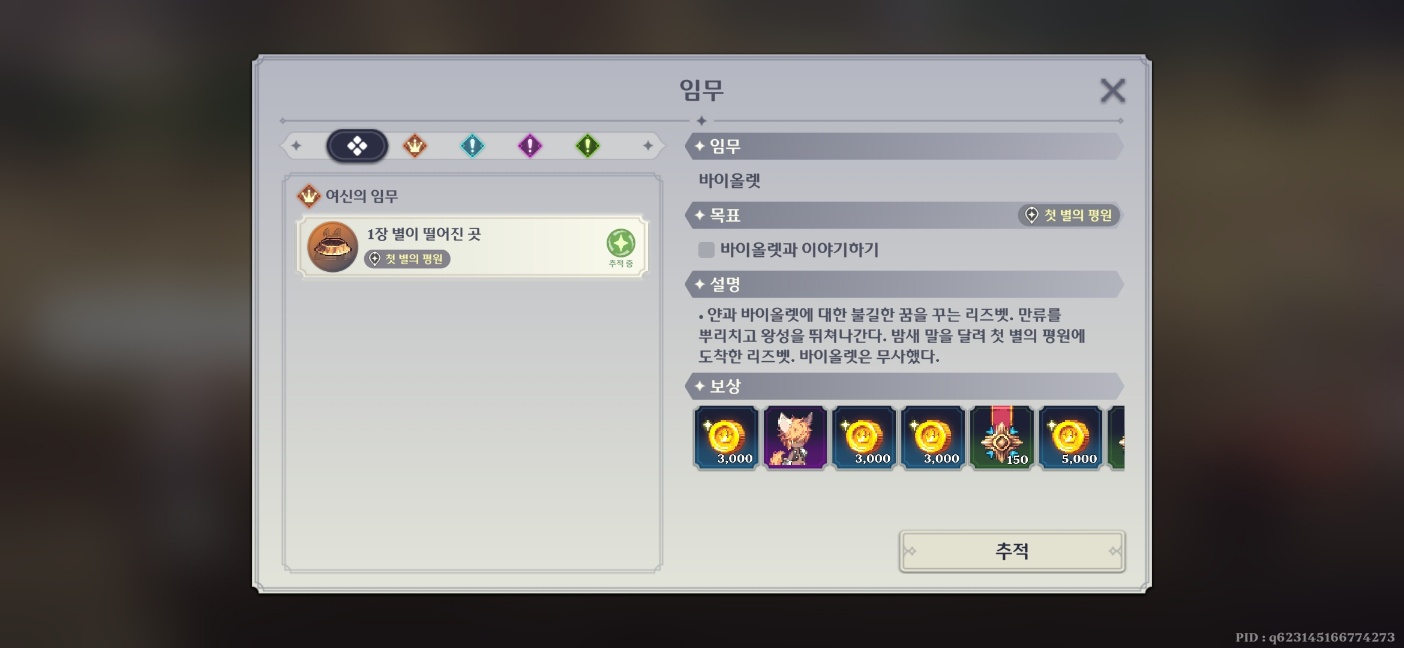The image size is (1404, 648).
Task: Switch to the green exclamation quest tab
Action: 587,147
